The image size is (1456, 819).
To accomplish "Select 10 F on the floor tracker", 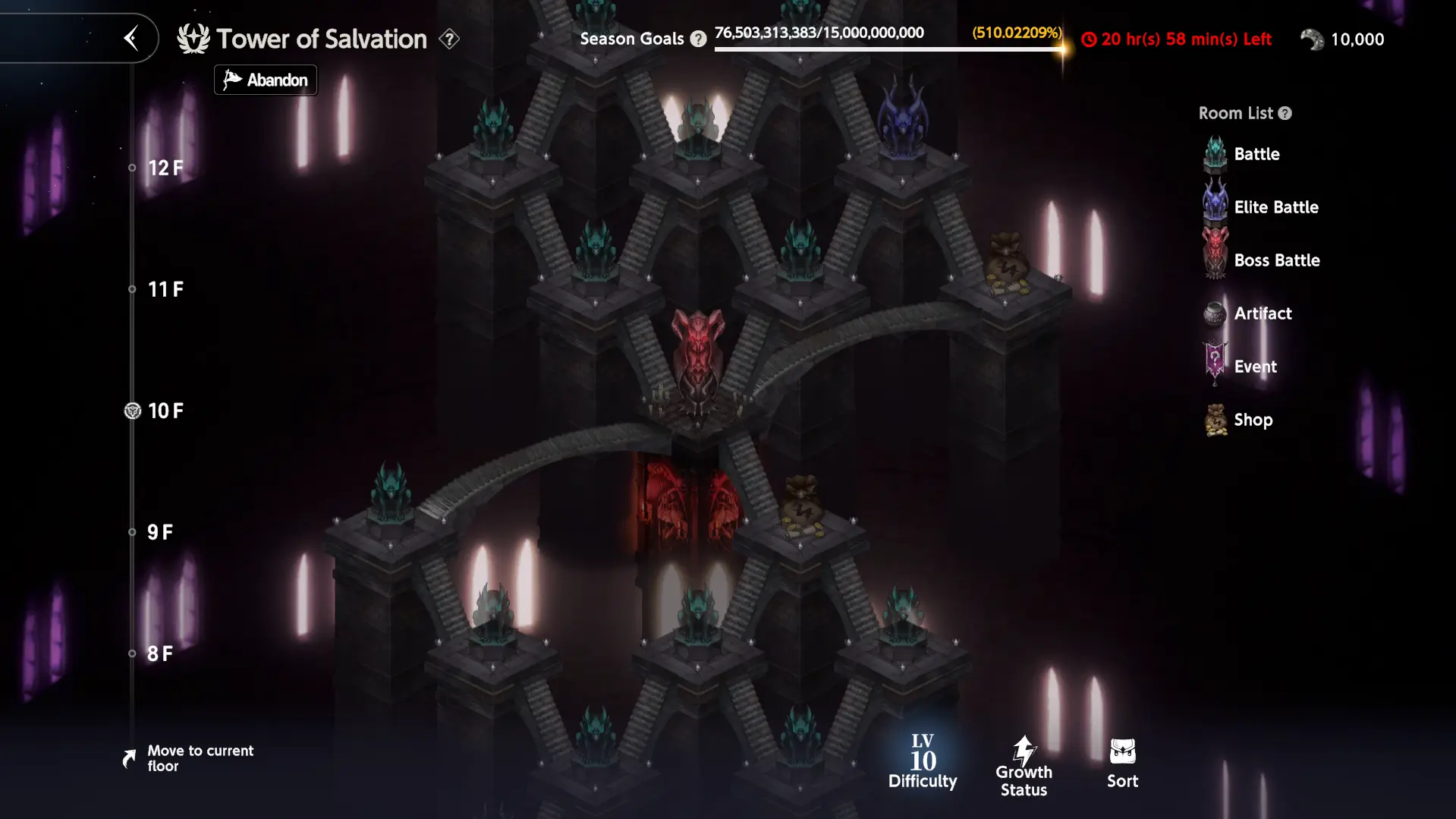I will [165, 411].
